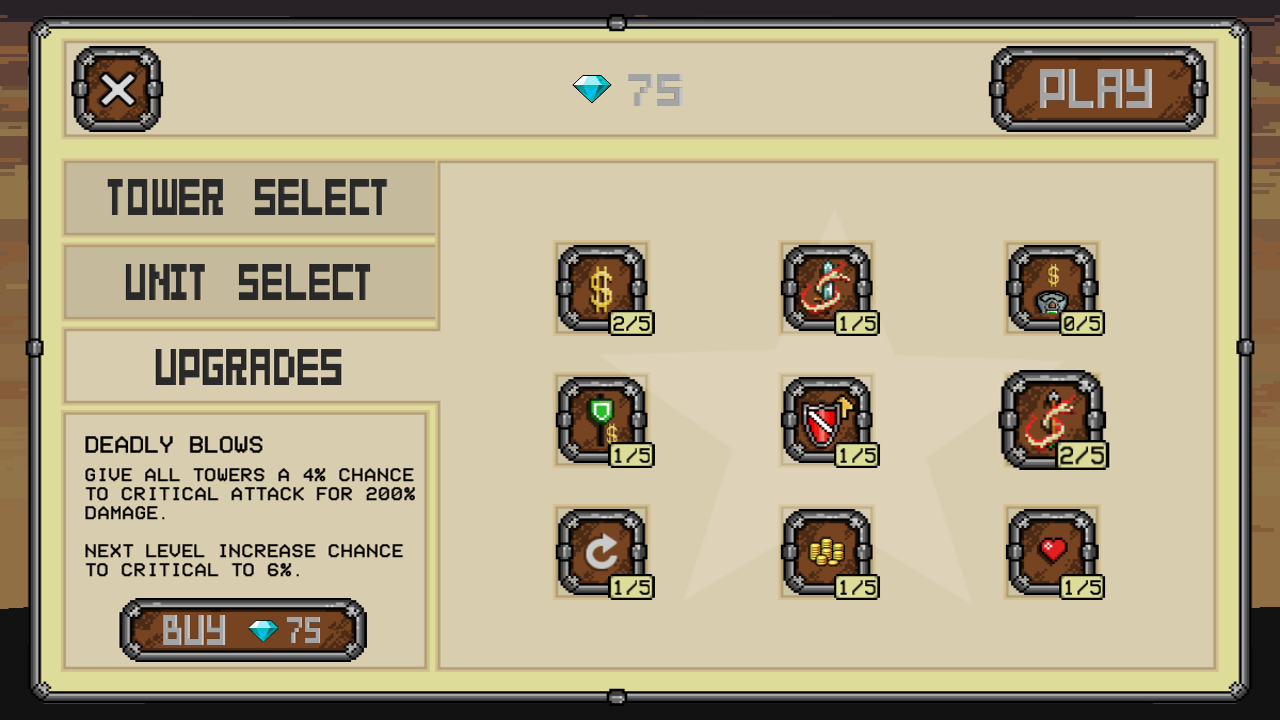Open the unpurchased mining upgrade at 0/5

(1053, 287)
